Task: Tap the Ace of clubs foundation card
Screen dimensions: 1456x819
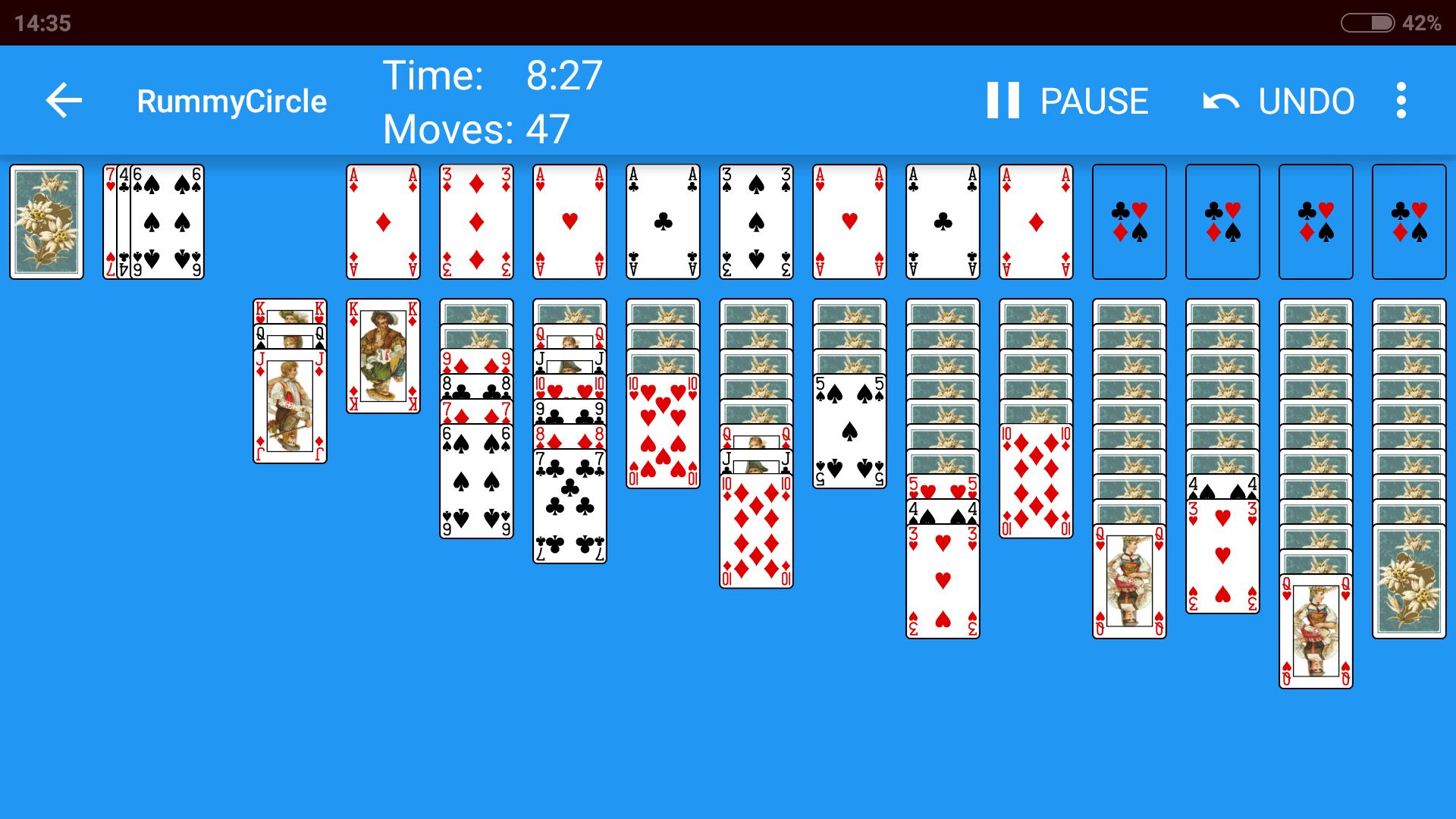Action: click(x=662, y=221)
